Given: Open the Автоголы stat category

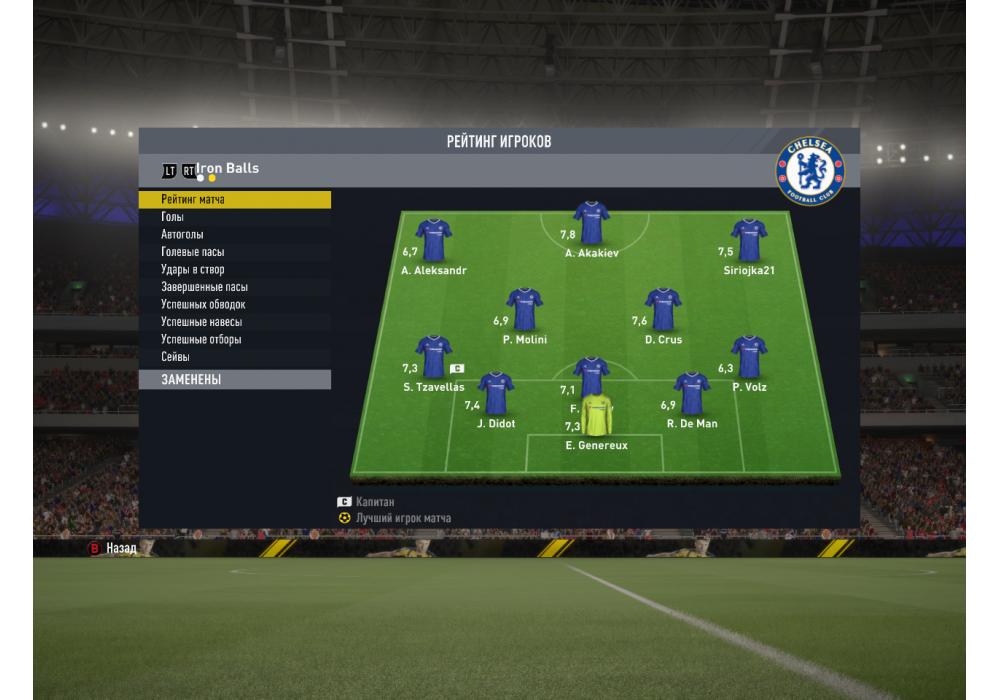Looking at the screenshot, I should [x=234, y=235].
